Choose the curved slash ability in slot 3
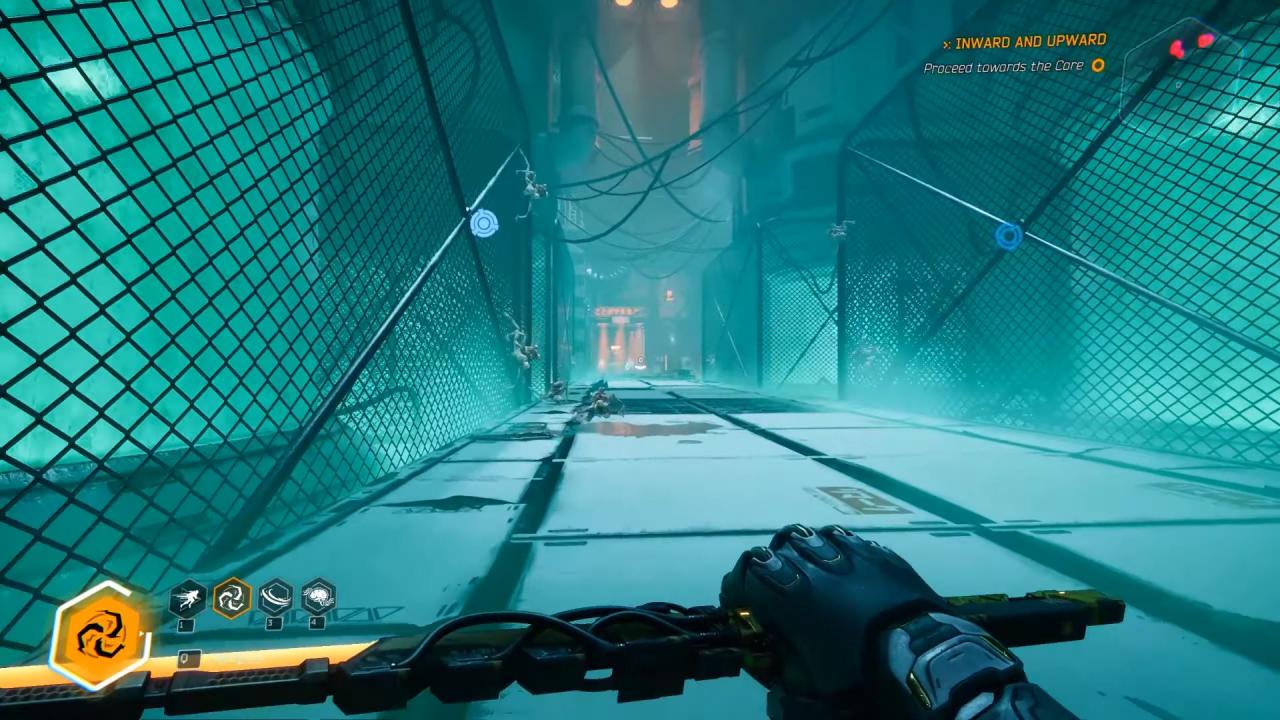 click(x=275, y=598)
